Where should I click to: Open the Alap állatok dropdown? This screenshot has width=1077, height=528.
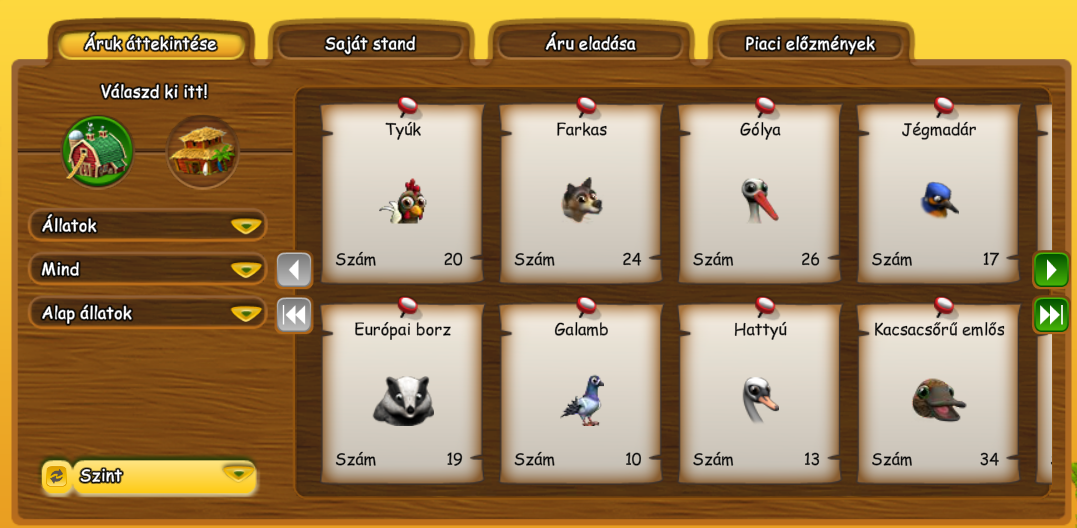click(148, 314)
